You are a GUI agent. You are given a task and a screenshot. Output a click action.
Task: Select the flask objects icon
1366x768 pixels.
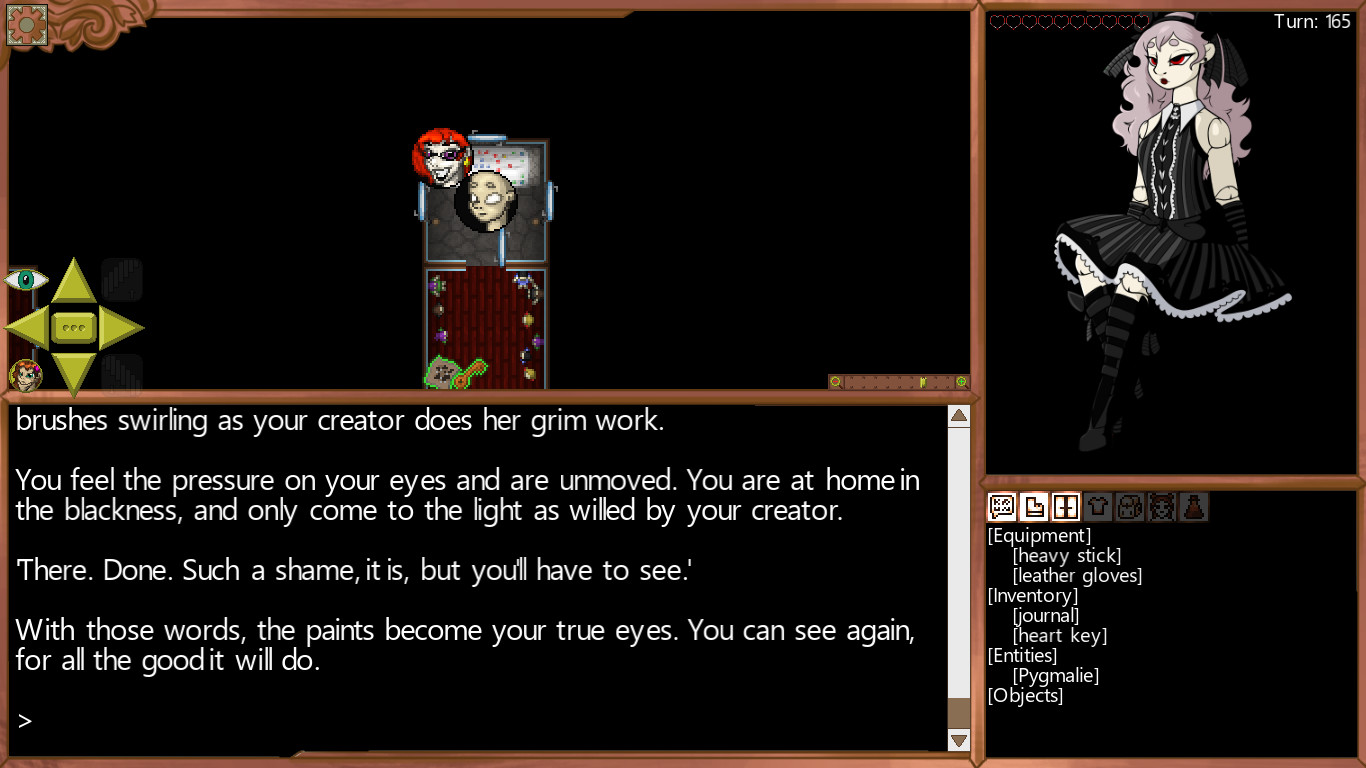pos(1194,506)
